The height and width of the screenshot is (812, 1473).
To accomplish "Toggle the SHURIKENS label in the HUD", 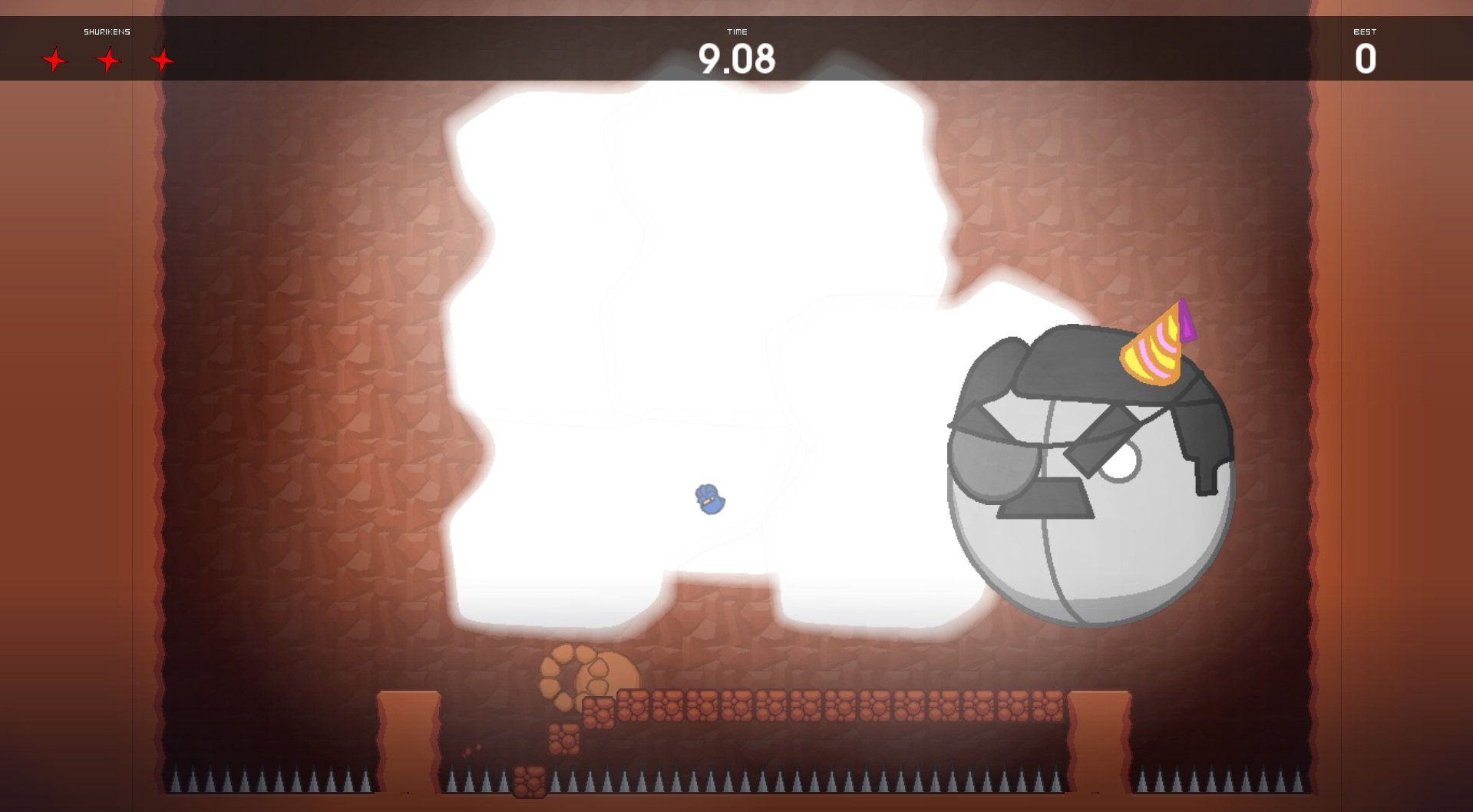I will [x=107, y=32].
